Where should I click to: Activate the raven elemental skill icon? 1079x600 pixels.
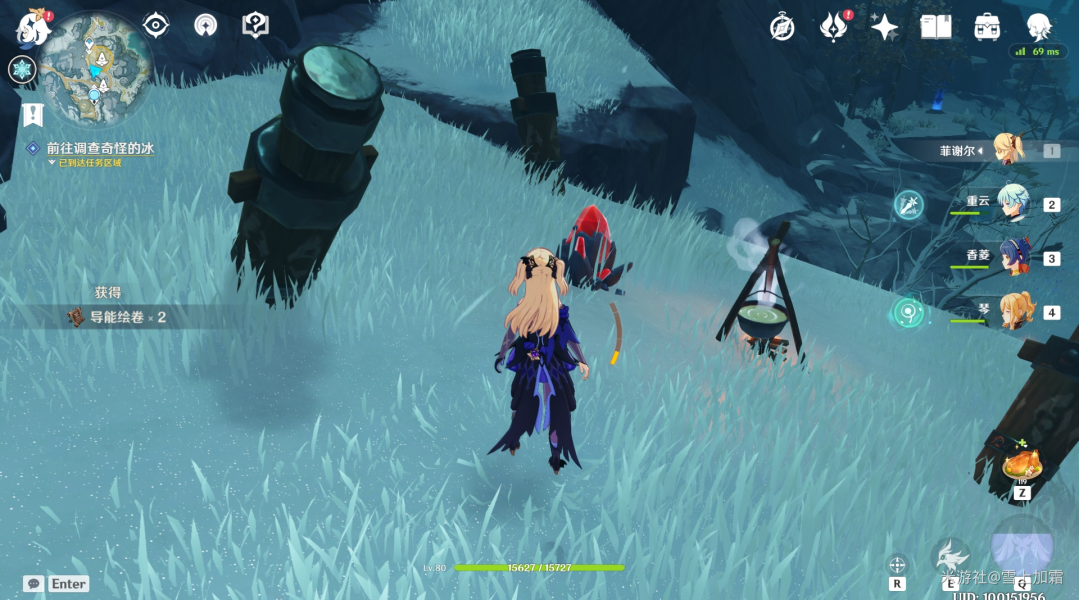952,556
